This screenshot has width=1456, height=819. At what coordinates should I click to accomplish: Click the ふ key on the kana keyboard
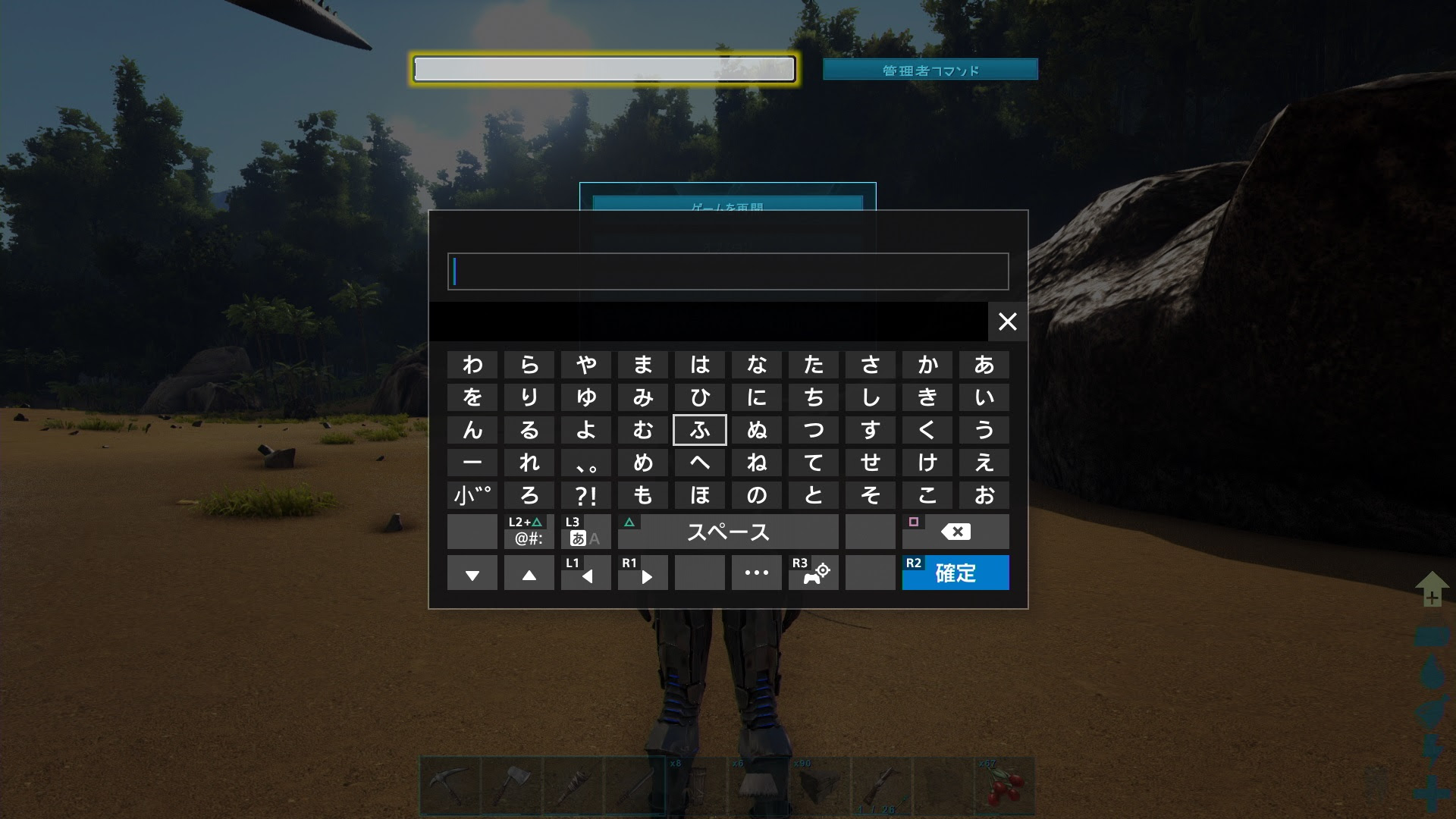(699, 430)
